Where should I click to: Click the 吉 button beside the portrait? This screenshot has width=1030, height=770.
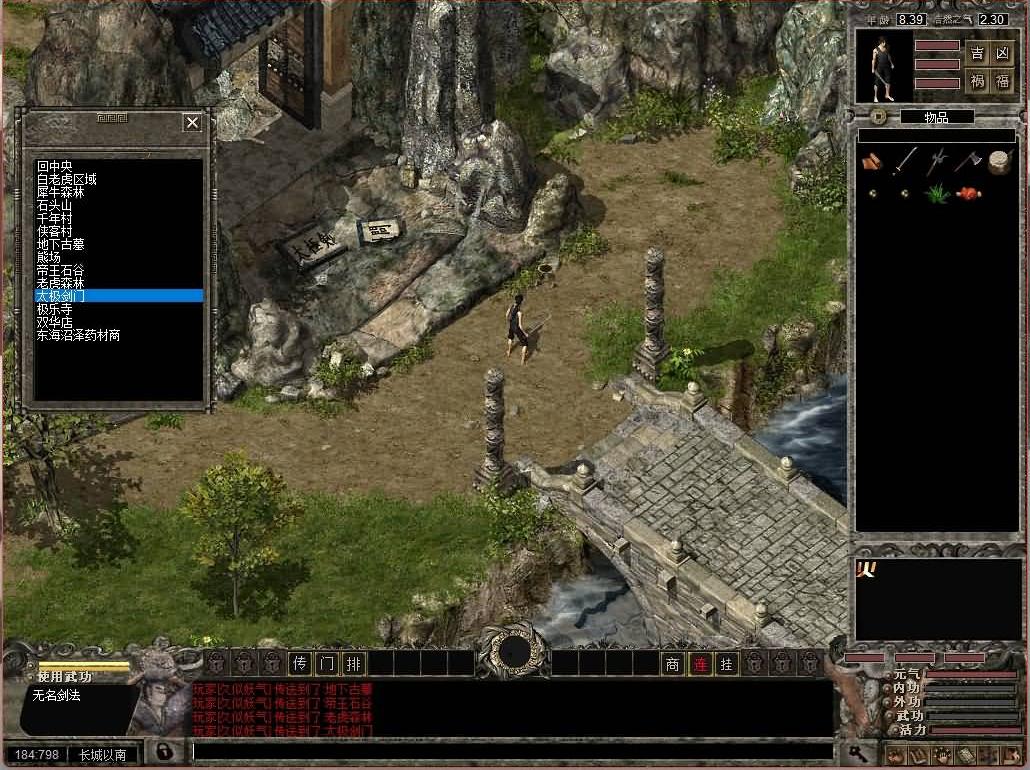977,54
